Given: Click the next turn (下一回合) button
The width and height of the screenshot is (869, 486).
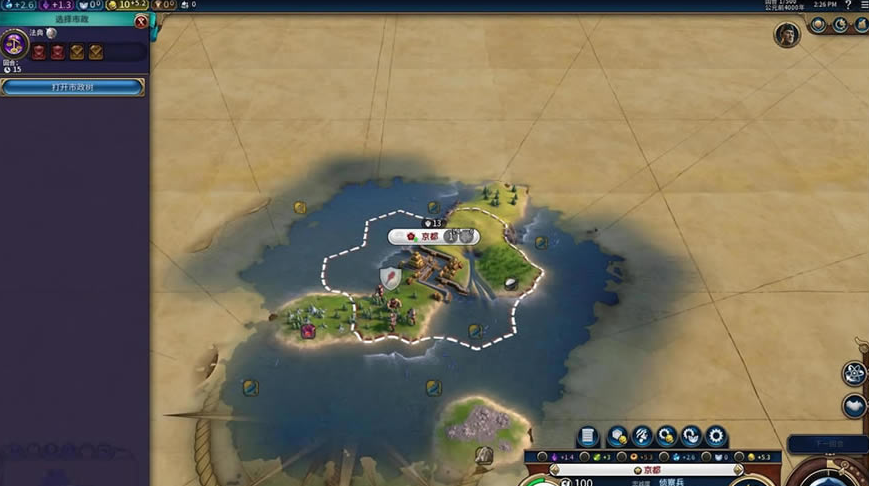Looking at the screenshot, I should [826, 444].
